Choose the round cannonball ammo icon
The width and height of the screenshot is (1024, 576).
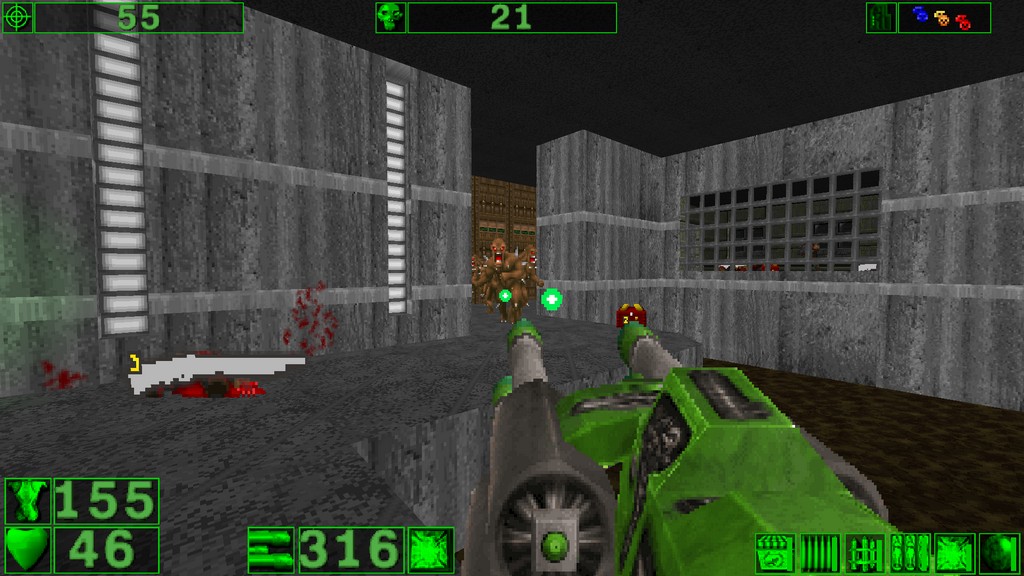click(x=998, y=552)
